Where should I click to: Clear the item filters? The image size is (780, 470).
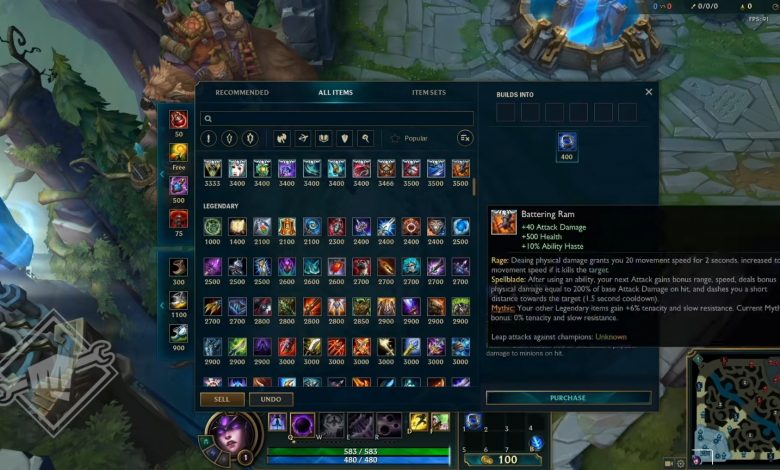[465, 138]
